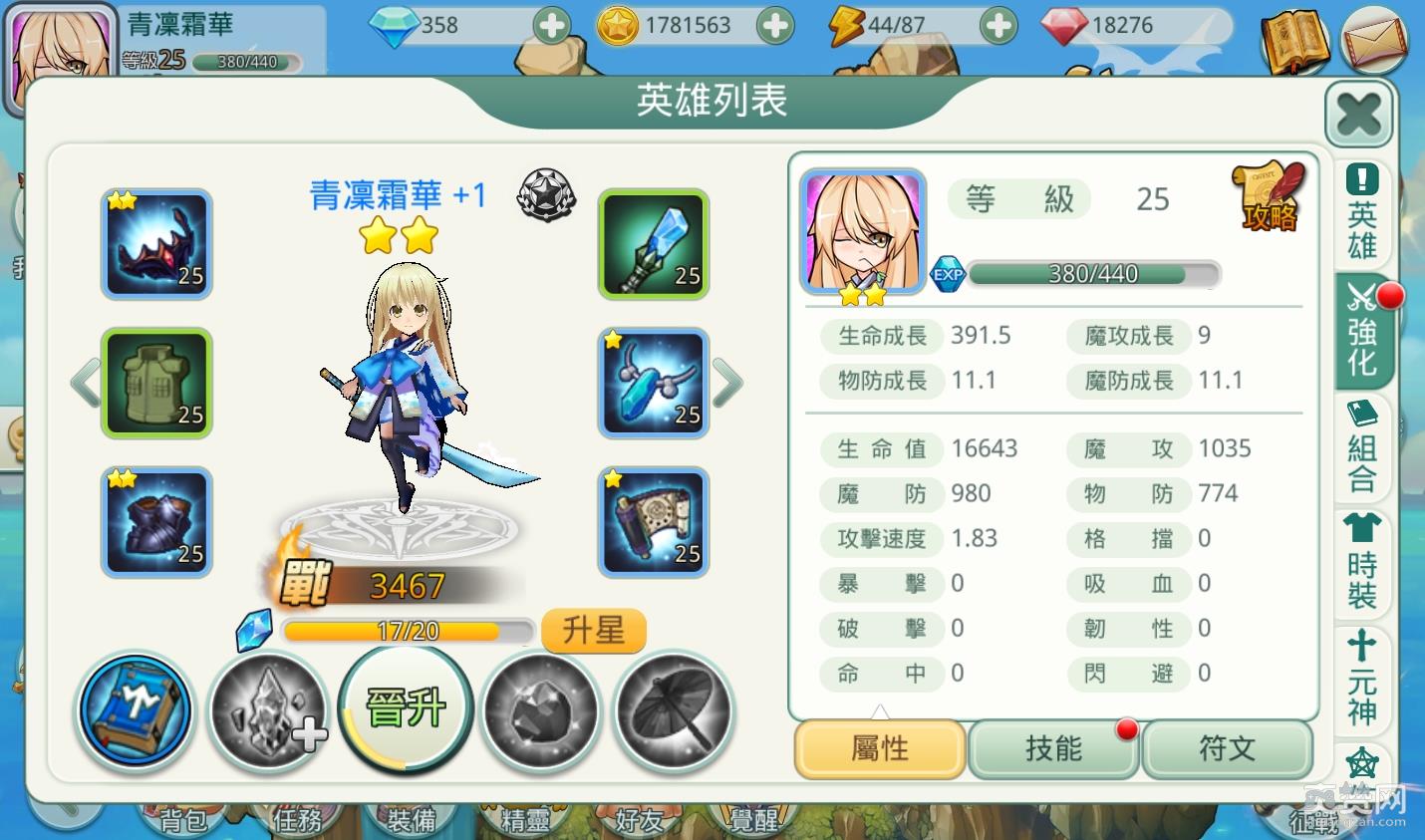
Task: Click the black medal icon beside hero name
Action: (546, 195)
